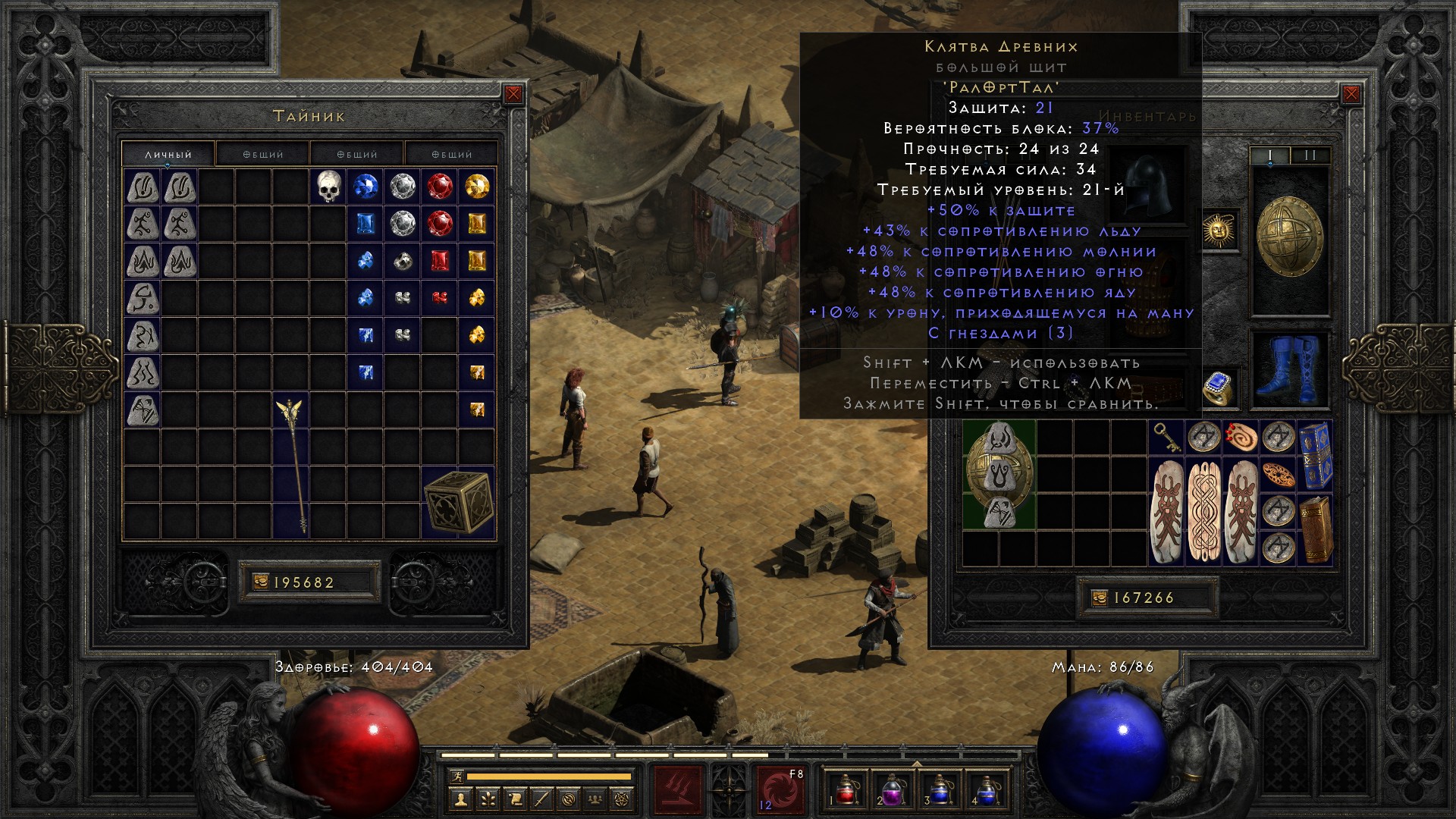Select the socketed runeword shield in the inventory
Screen dimensions: 1456x819
[x=999, y=475]
